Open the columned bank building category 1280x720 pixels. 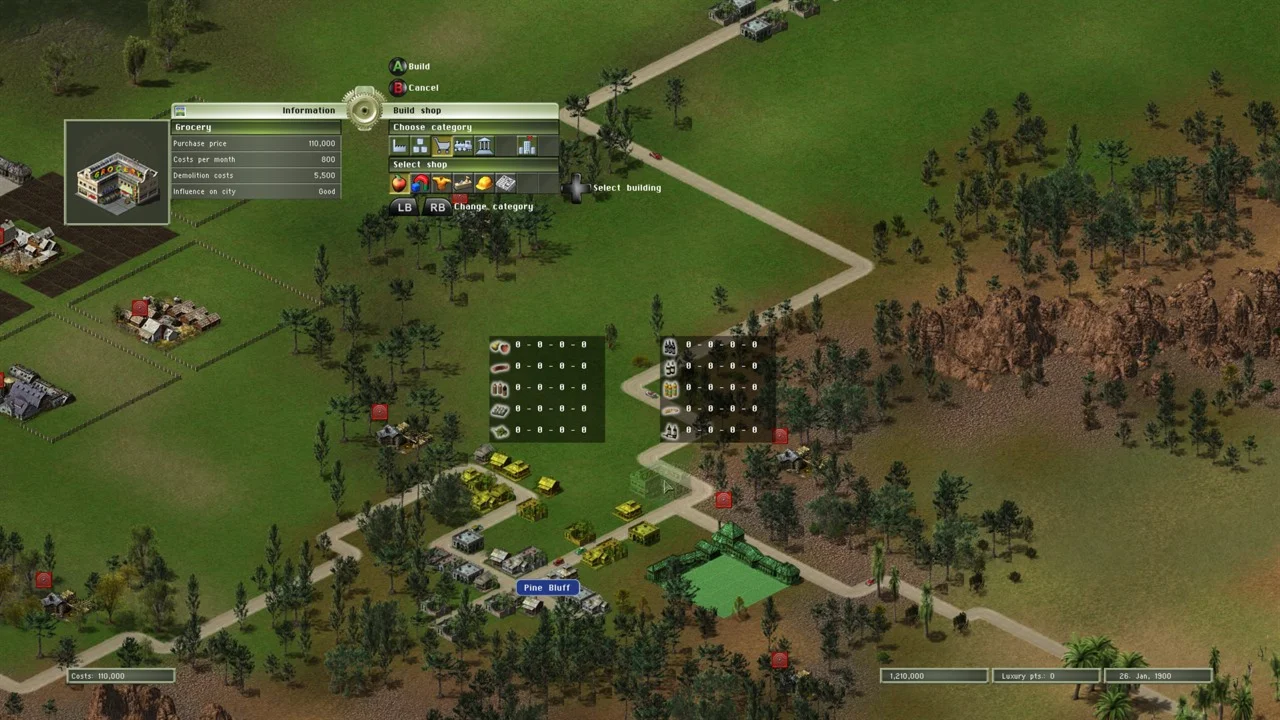point(484,147)
